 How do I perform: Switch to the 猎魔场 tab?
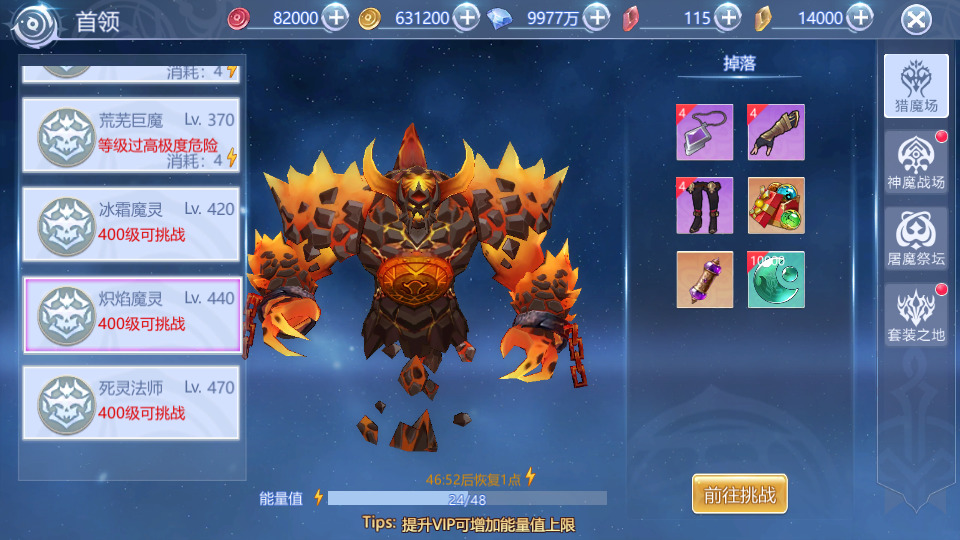click(916, 86)
